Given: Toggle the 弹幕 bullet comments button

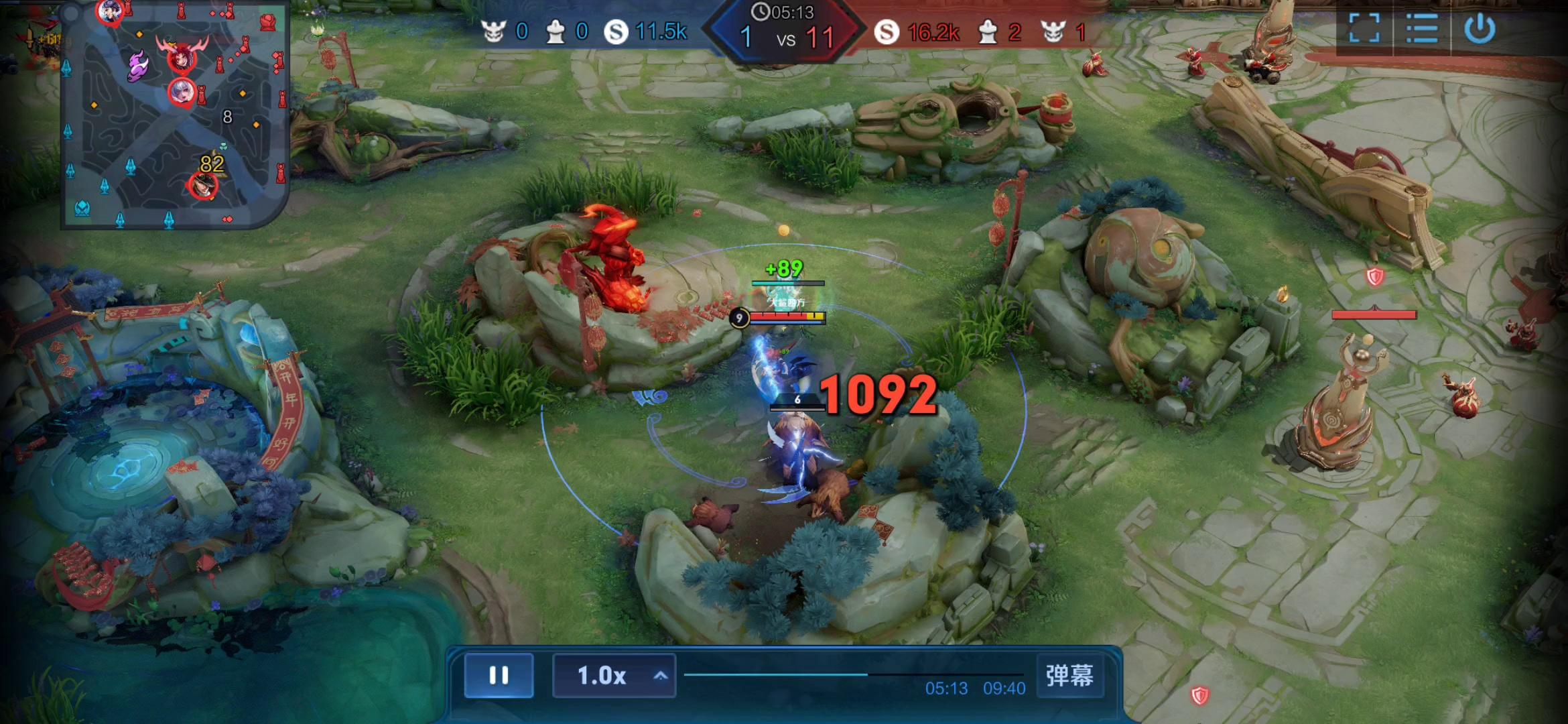Looking at the screenshot, I should (1069, 675).
